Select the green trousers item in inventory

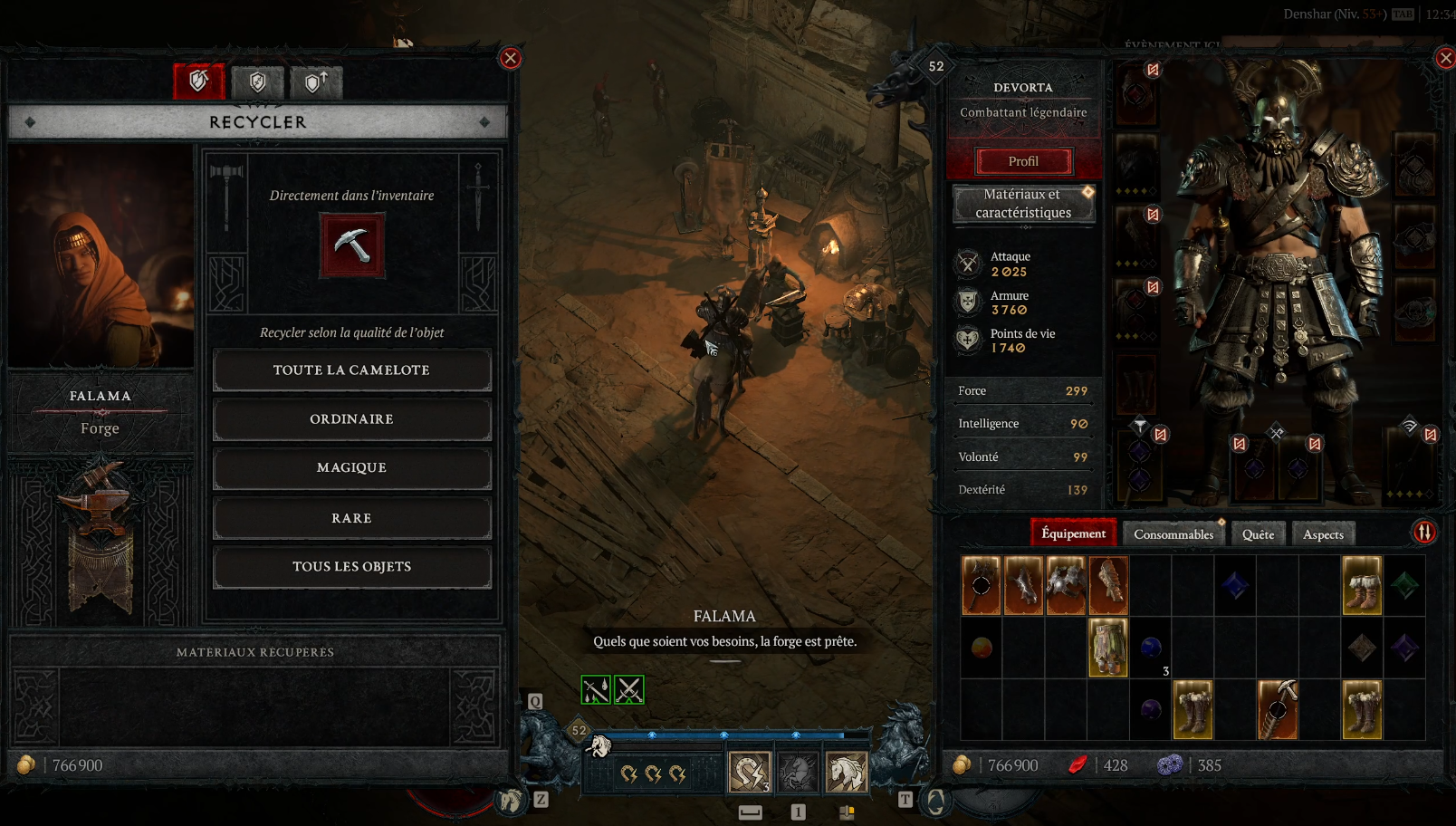click(x=1107, y=647)
